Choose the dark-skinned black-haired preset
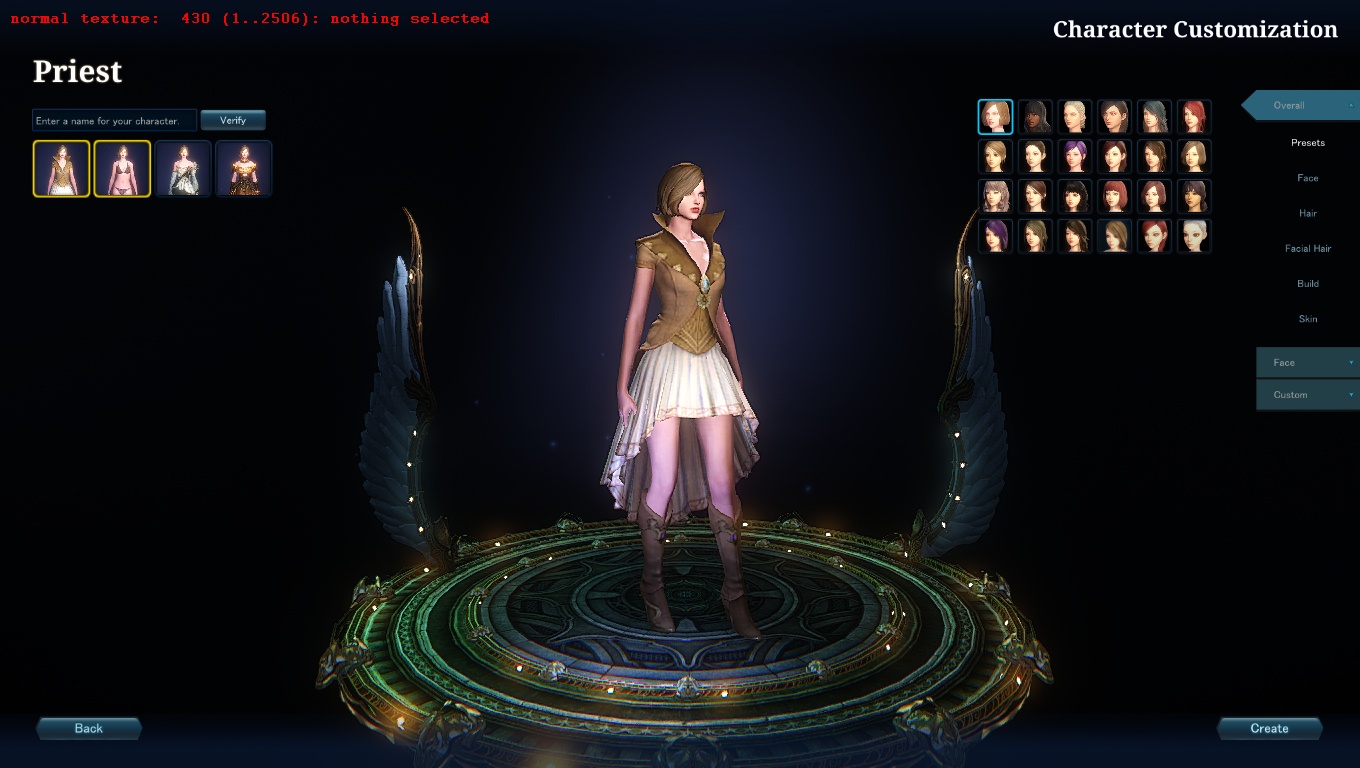Viewport: 1360px width, 768px height. coord(1035,117)
